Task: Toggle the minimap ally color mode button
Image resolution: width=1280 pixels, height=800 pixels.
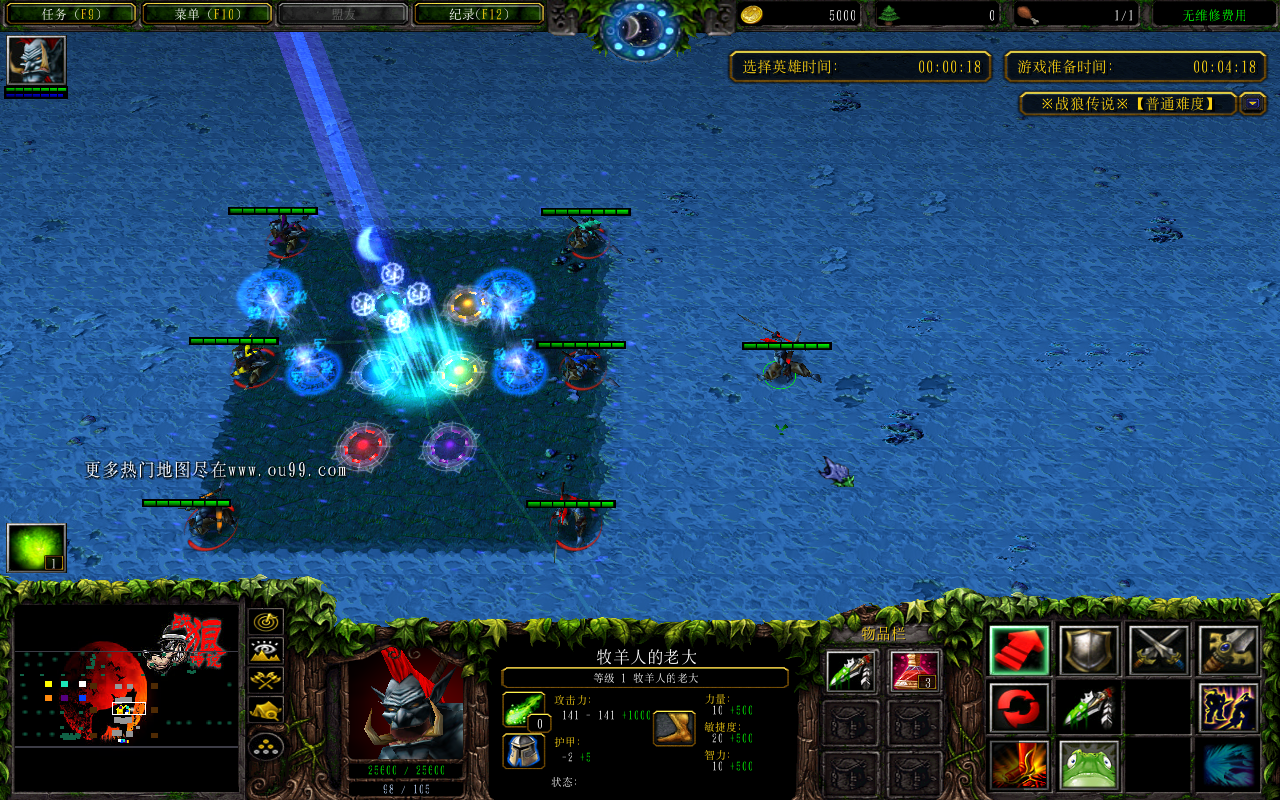Action: click(266, 681)
